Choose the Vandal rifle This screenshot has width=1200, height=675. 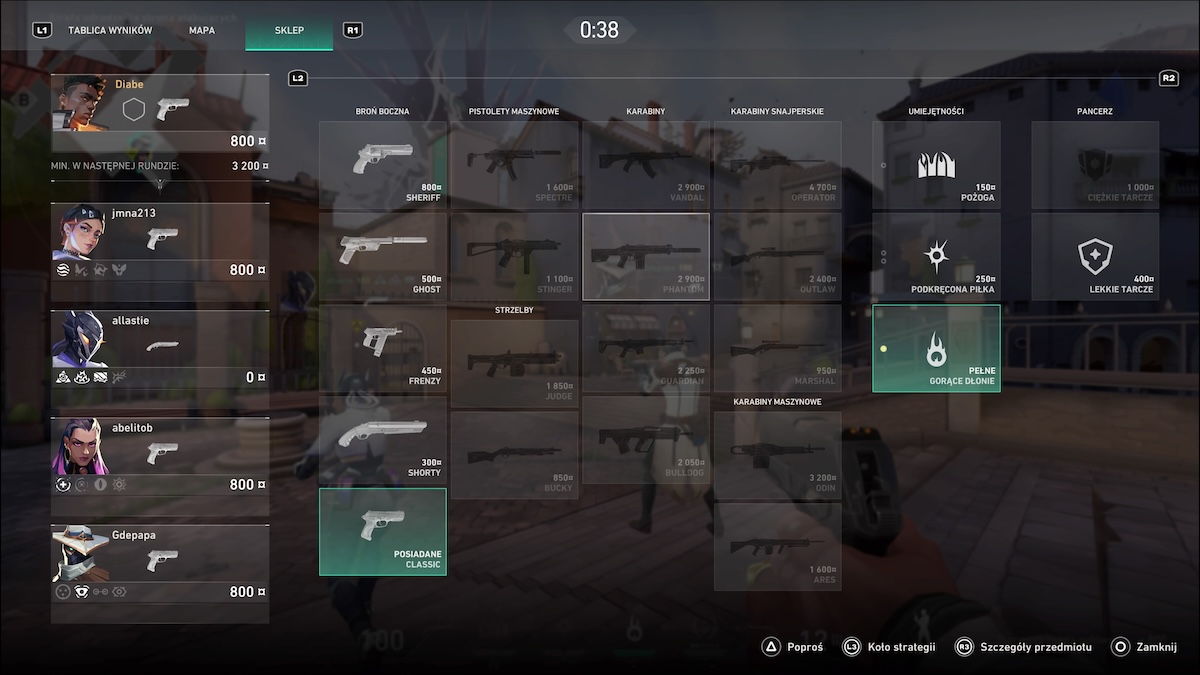coord(646,165)
